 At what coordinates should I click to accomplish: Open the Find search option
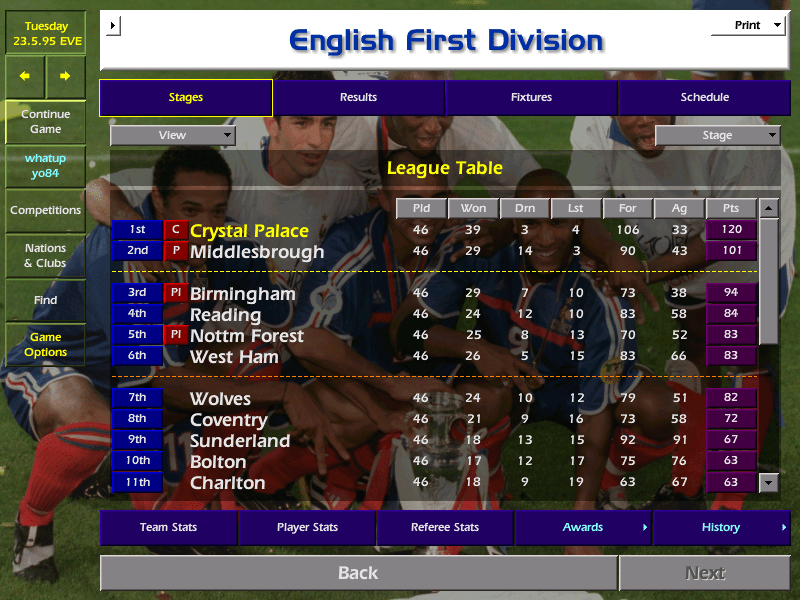(45, 300)
